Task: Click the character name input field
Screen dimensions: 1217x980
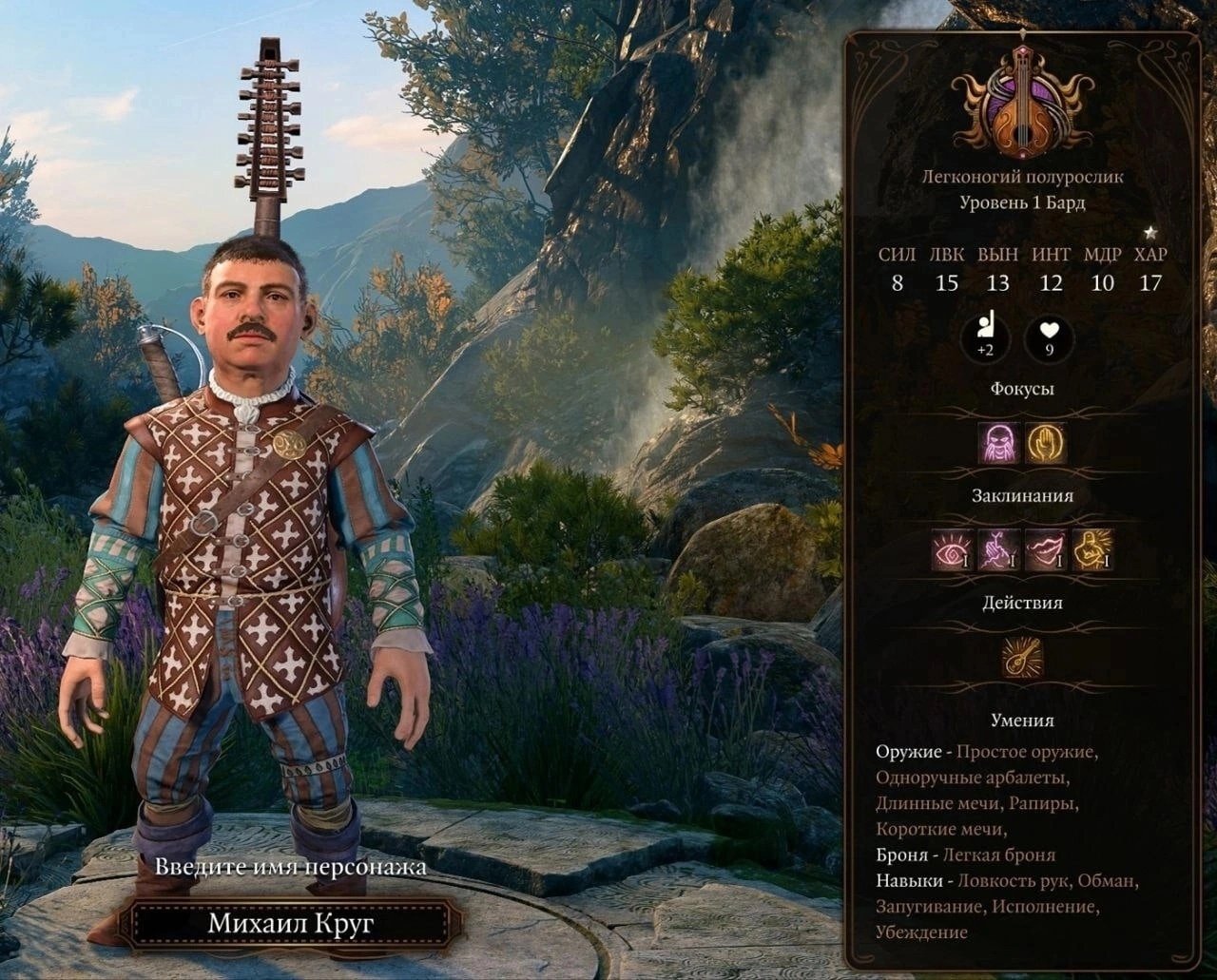Action: pos(290,923)
